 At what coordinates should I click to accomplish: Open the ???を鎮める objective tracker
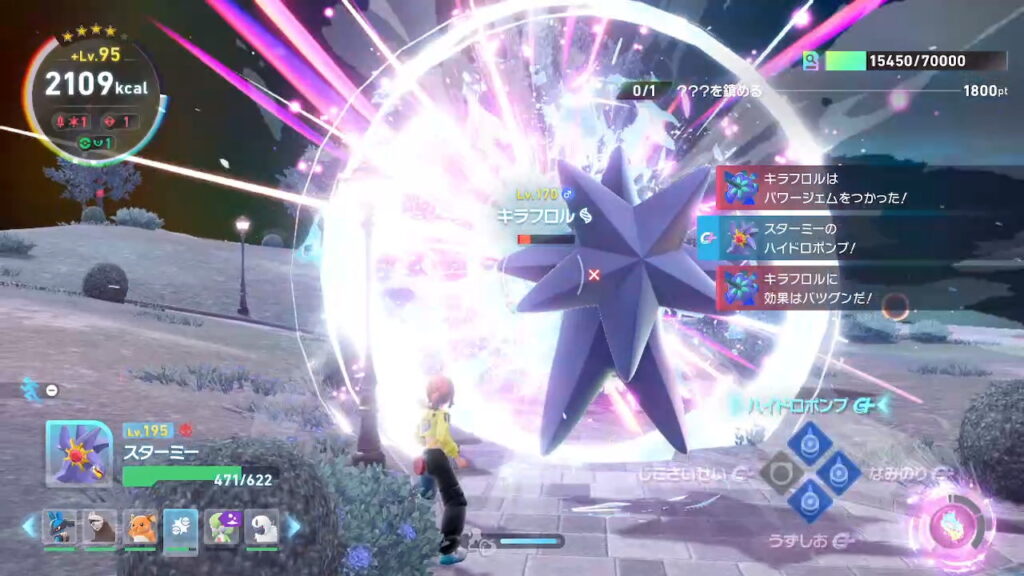pyautogui.click(x=719, y=91)
